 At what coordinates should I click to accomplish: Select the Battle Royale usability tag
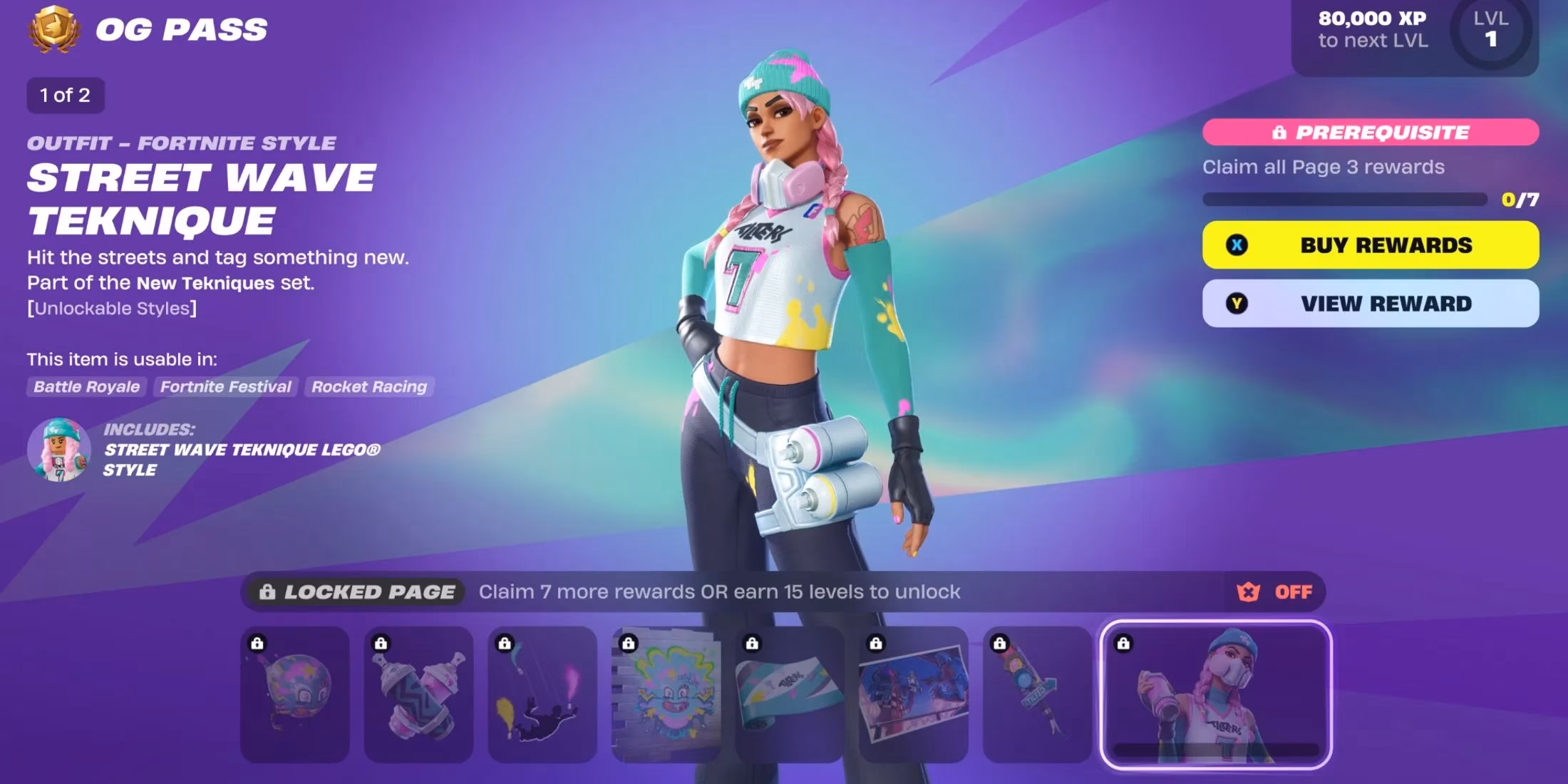tap(86, 387)
